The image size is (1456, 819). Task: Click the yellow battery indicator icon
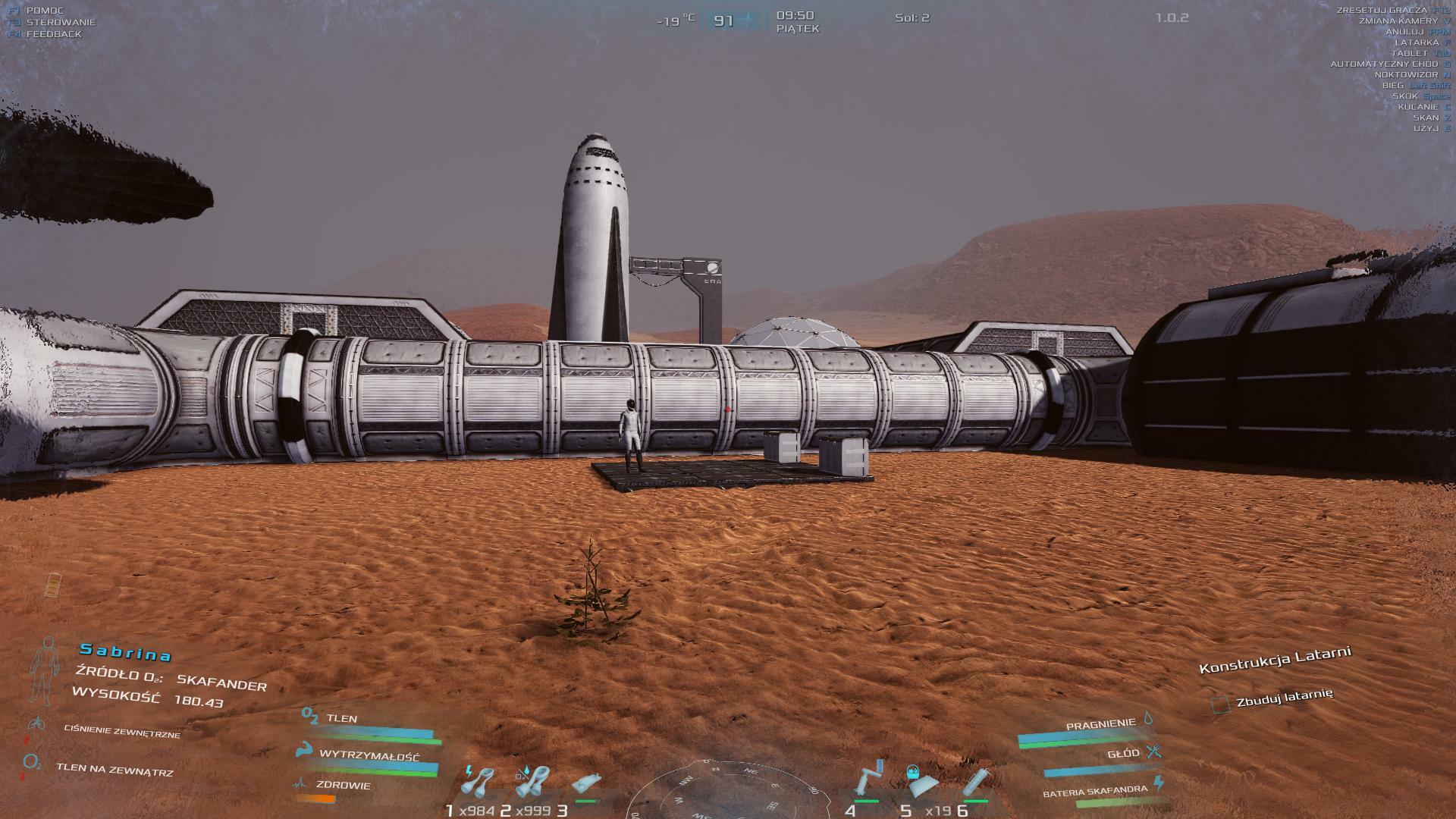click(55, 585)
